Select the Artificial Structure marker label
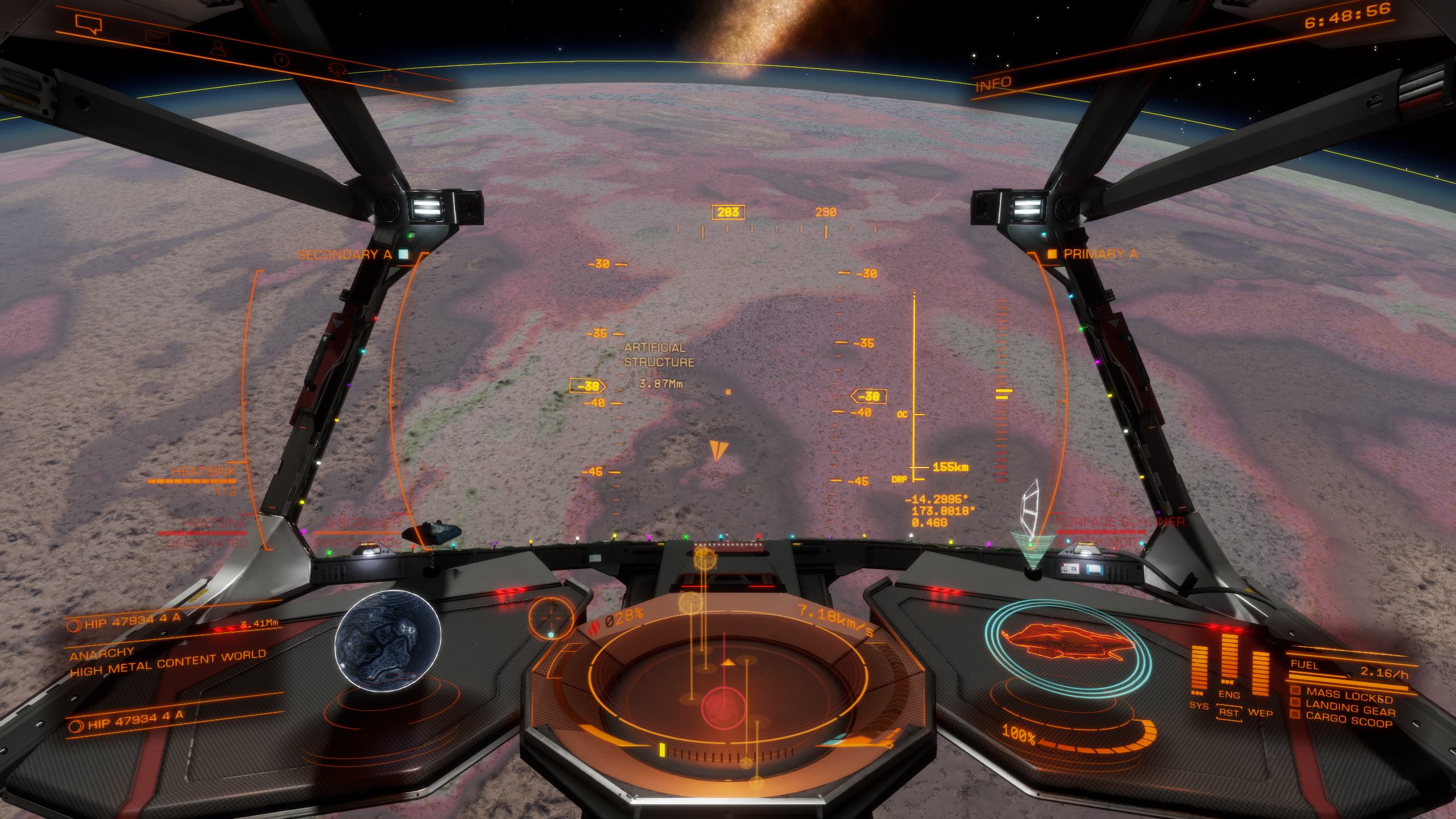Viewport: 1456px width, 819px height. (659, 355)
